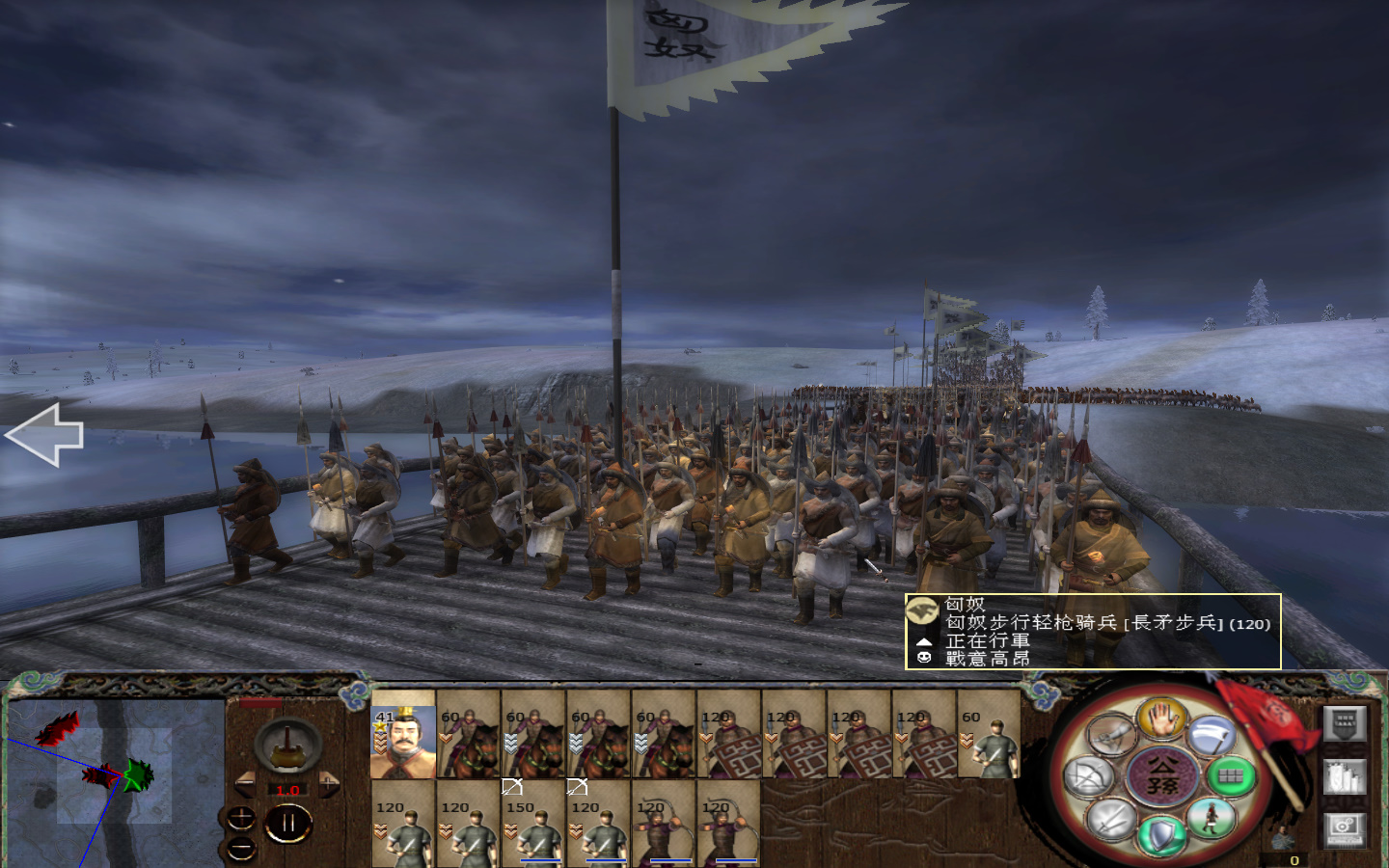Screen dimensions: 1389x868
Task: Decrease game speed with the minus arrow
Action: pos(246,784)
